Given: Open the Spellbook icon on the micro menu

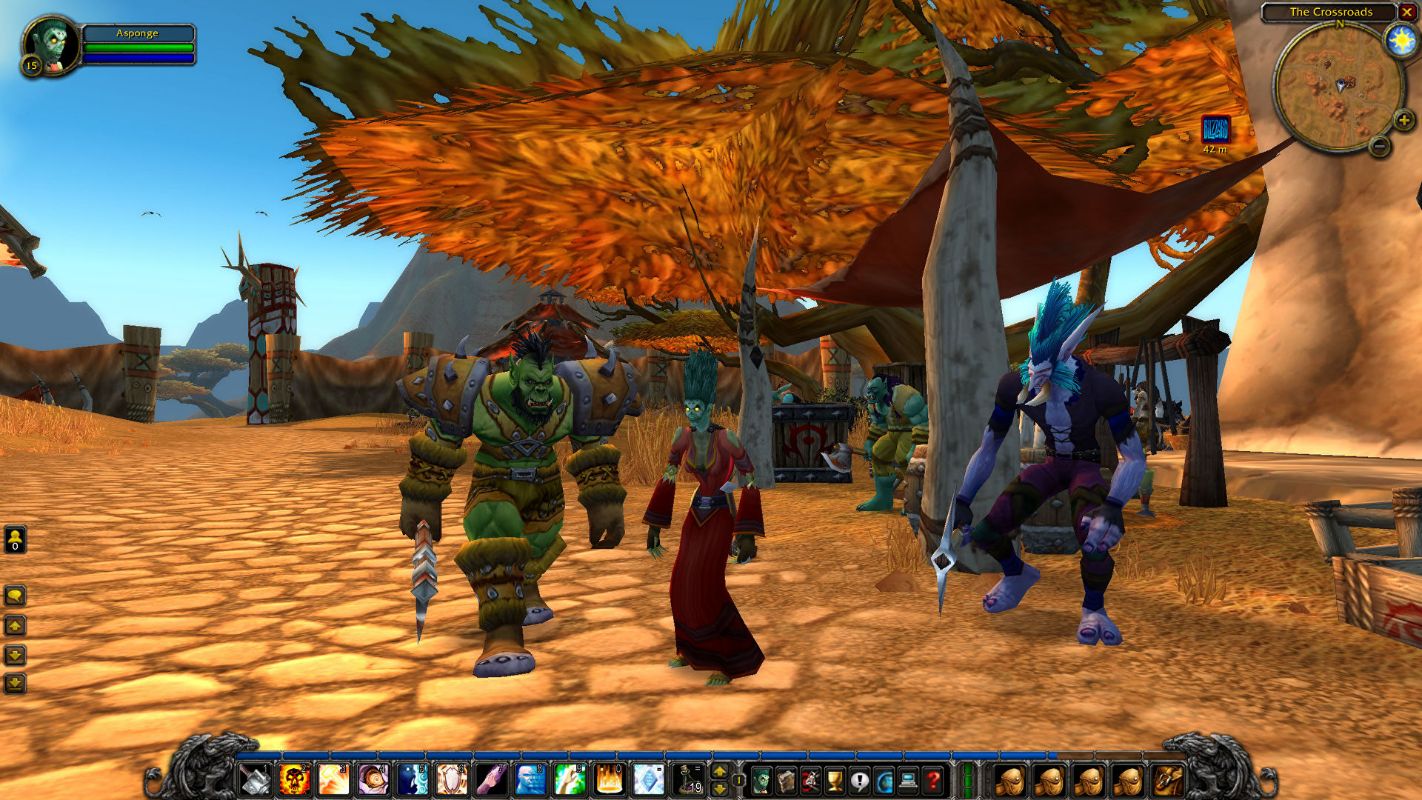Looking at the screenshot, I should tap(788, 780).
